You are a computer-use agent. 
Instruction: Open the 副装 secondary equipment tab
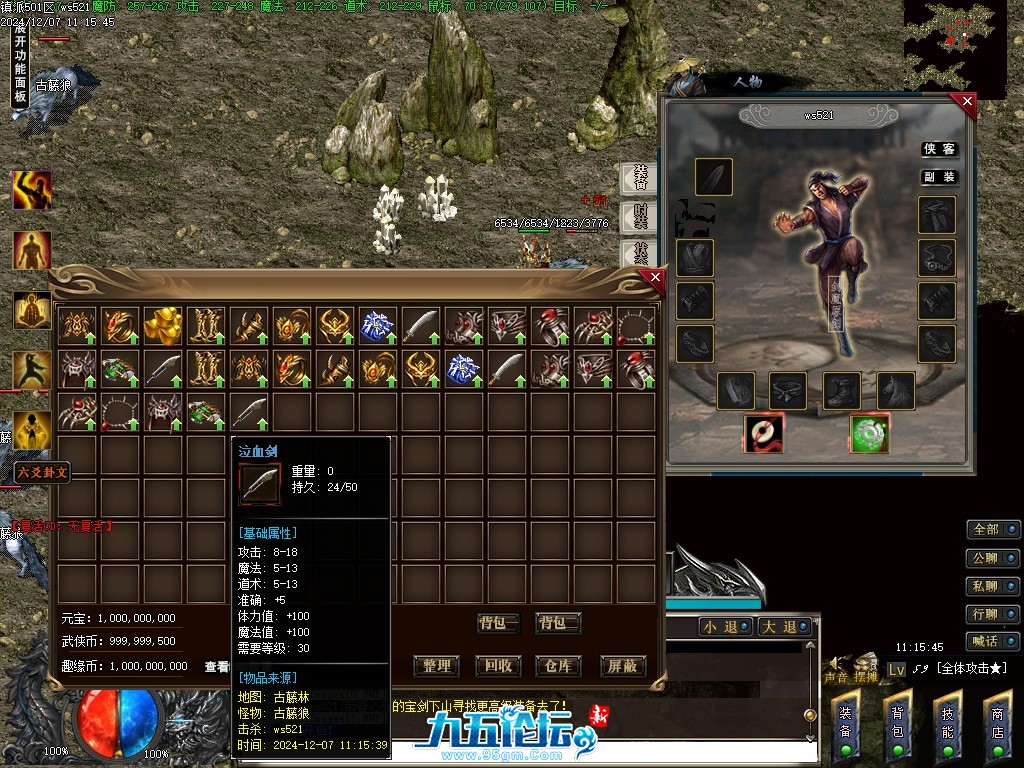(939, 177)
